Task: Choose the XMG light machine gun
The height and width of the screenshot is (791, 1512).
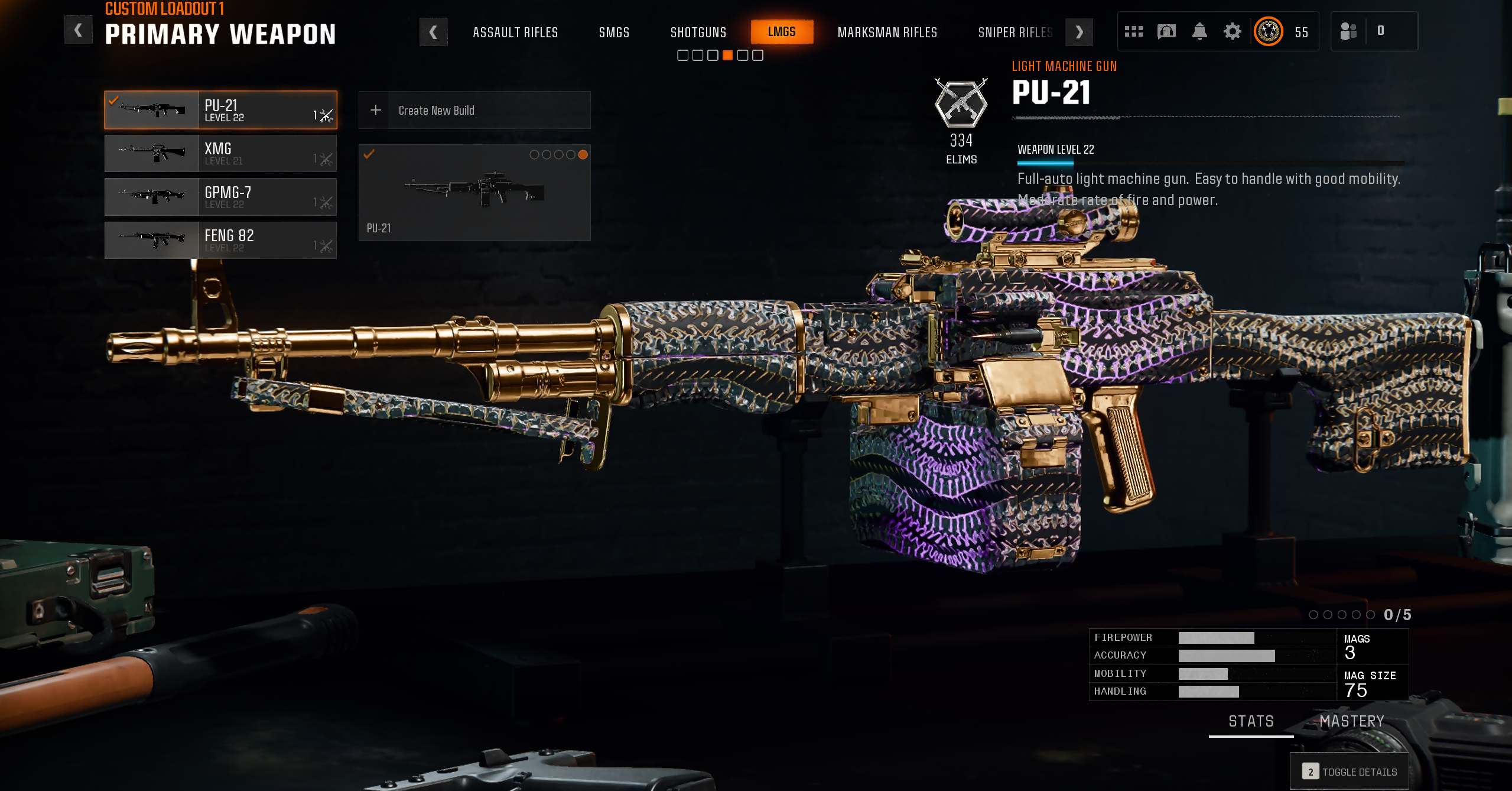Action: 220,153
